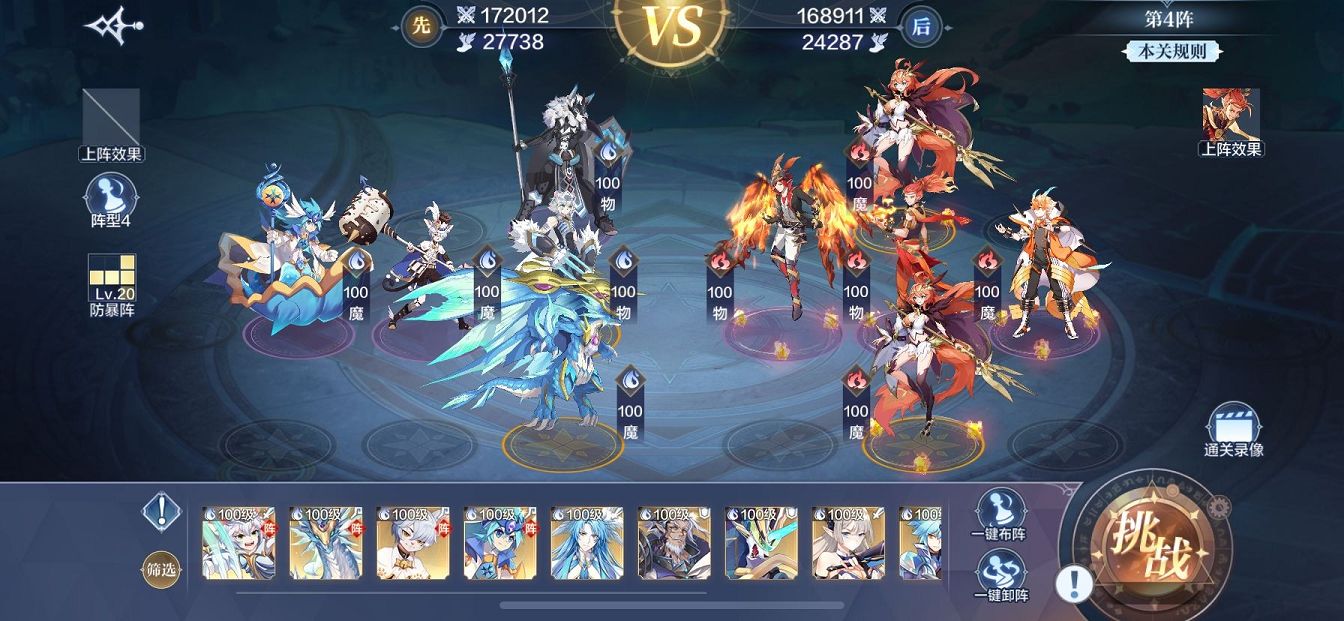This screenshot has height=621, width=1344.
Task: Open the Lv.20 防暴阵 formation details
Action: 111,282
